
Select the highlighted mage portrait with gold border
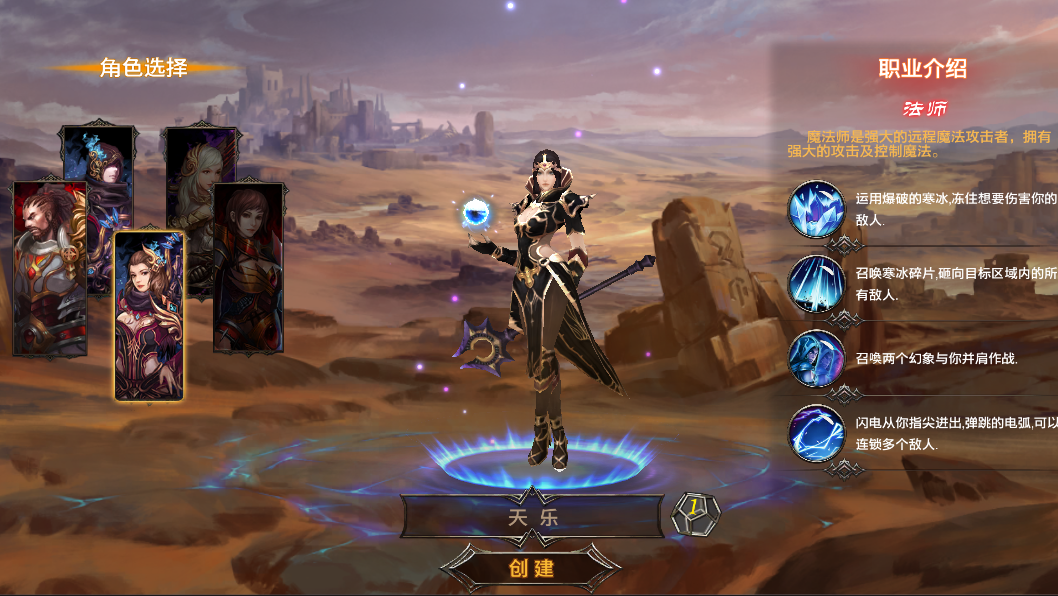pos(149,316)
